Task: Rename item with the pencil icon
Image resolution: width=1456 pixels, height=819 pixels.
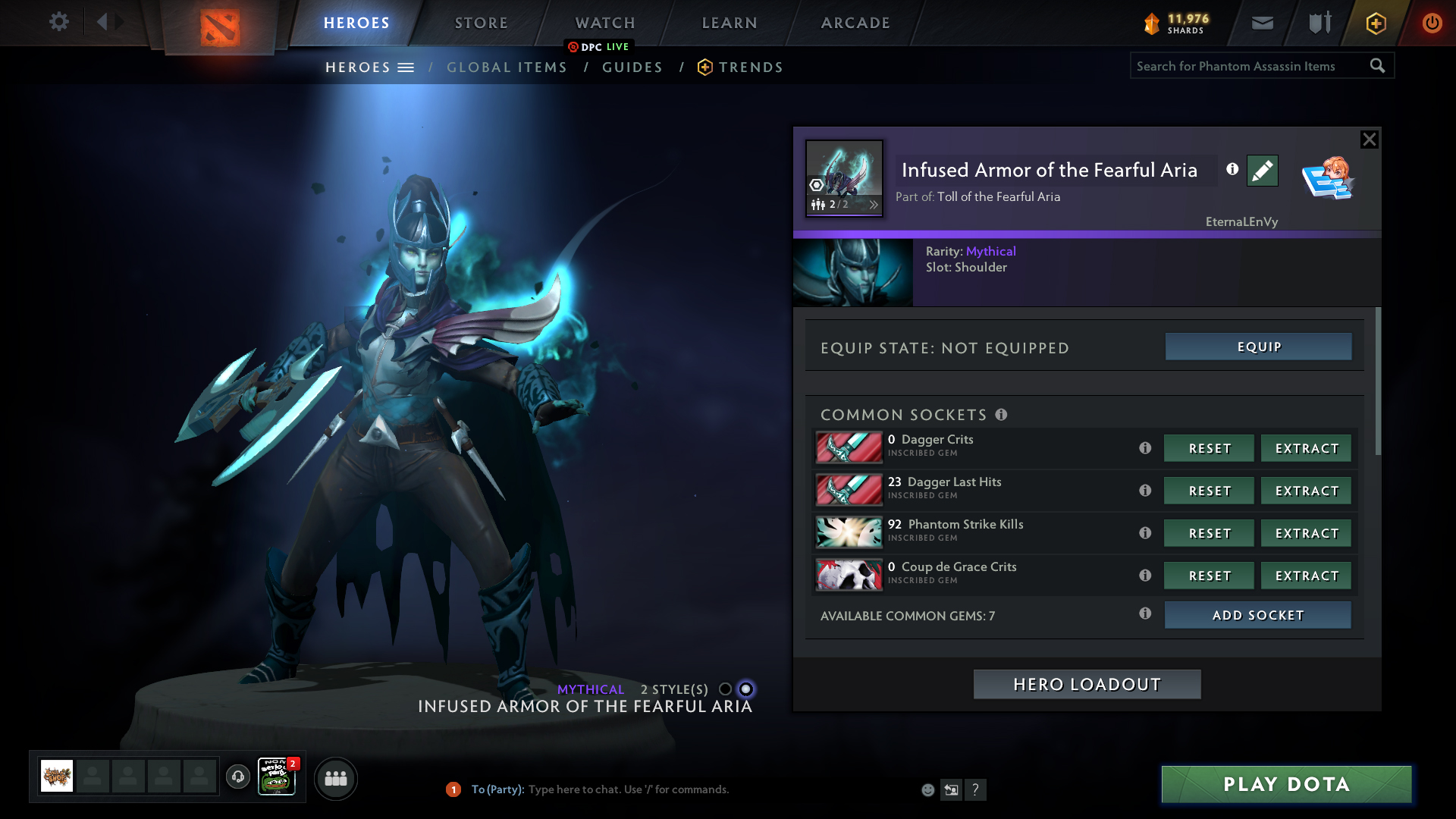Action: pos(1262,171)
